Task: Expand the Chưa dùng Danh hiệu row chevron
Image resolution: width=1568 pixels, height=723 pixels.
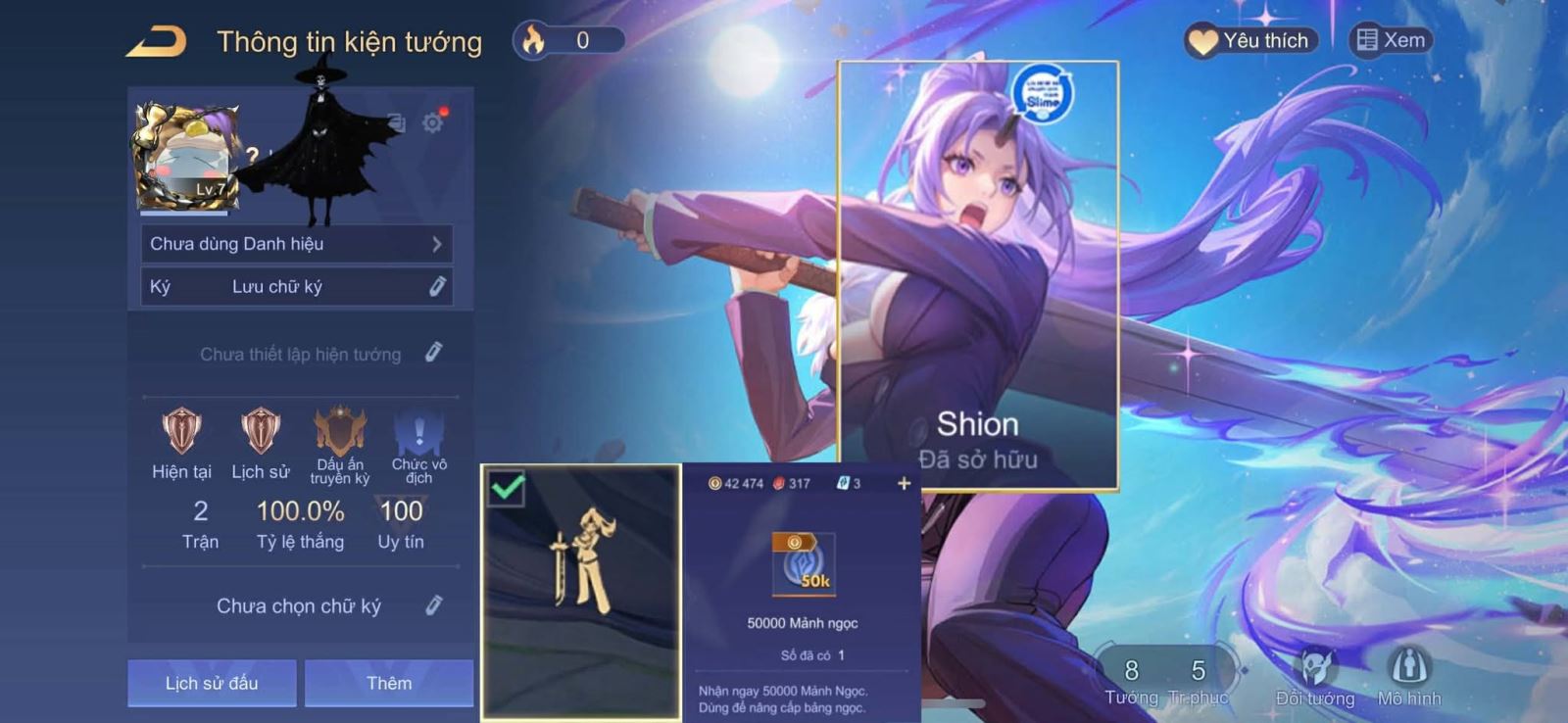Action: [x=439, y=244]
